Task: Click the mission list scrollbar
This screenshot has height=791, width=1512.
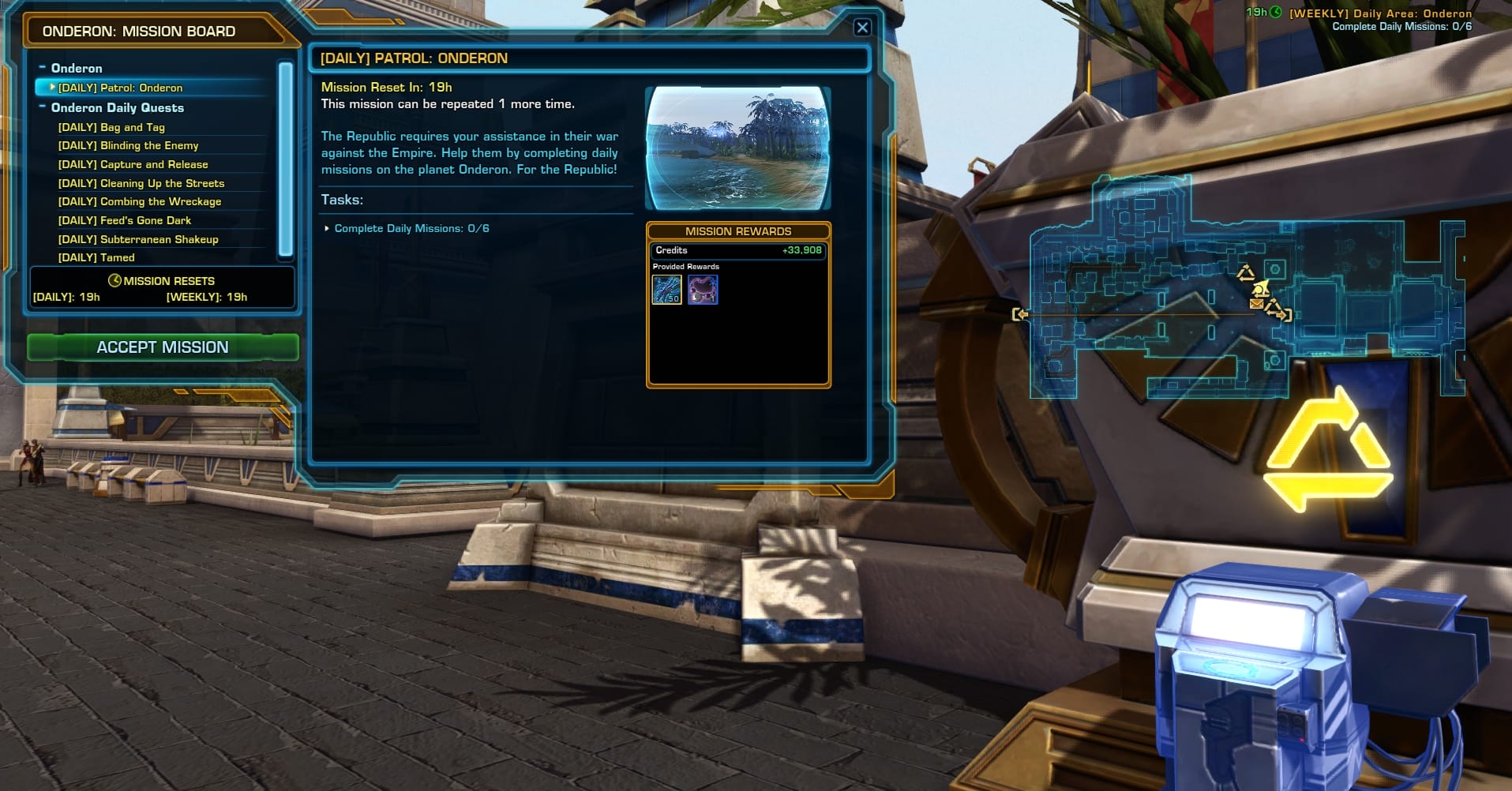Action: [286, 158]
